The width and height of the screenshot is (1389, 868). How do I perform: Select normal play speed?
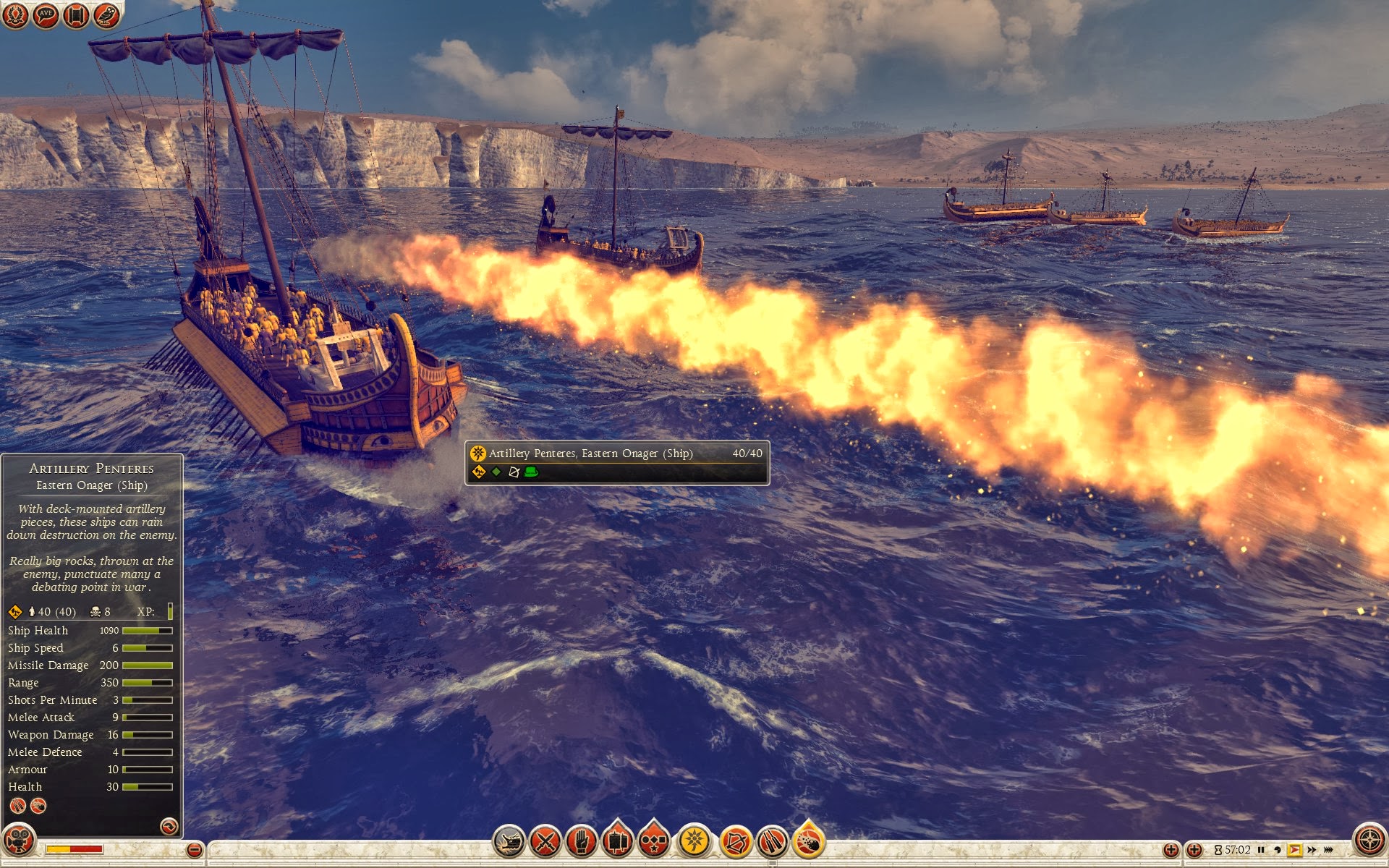(x=1294, y=850)
